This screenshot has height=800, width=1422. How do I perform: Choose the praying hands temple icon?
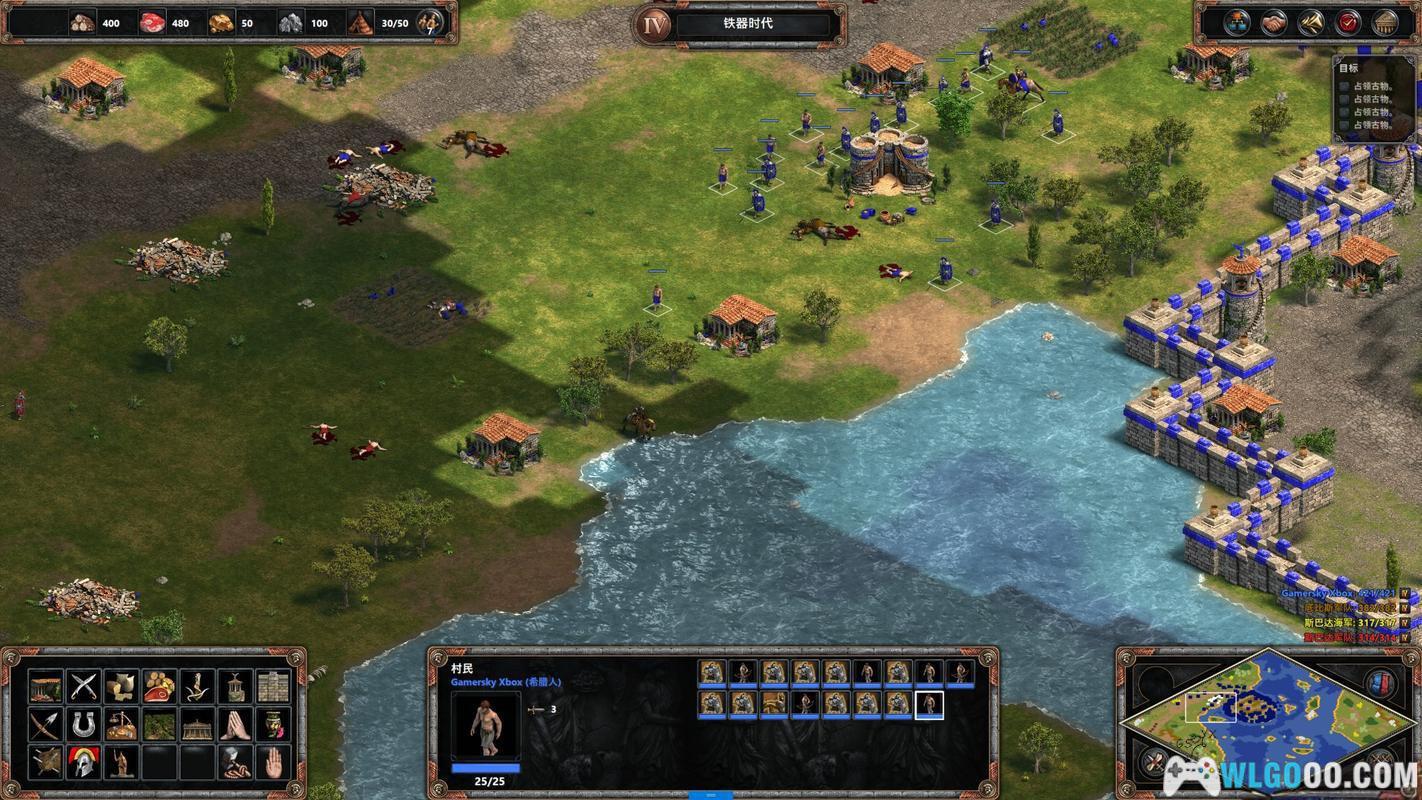[x=235, y=724]
